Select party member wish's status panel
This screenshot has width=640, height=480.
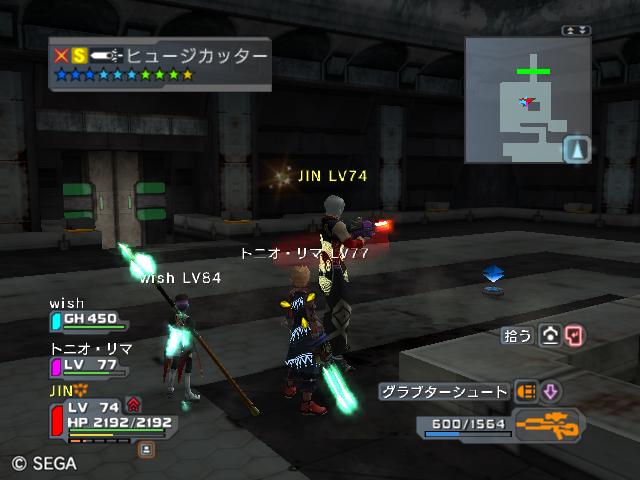click(88, 318)
